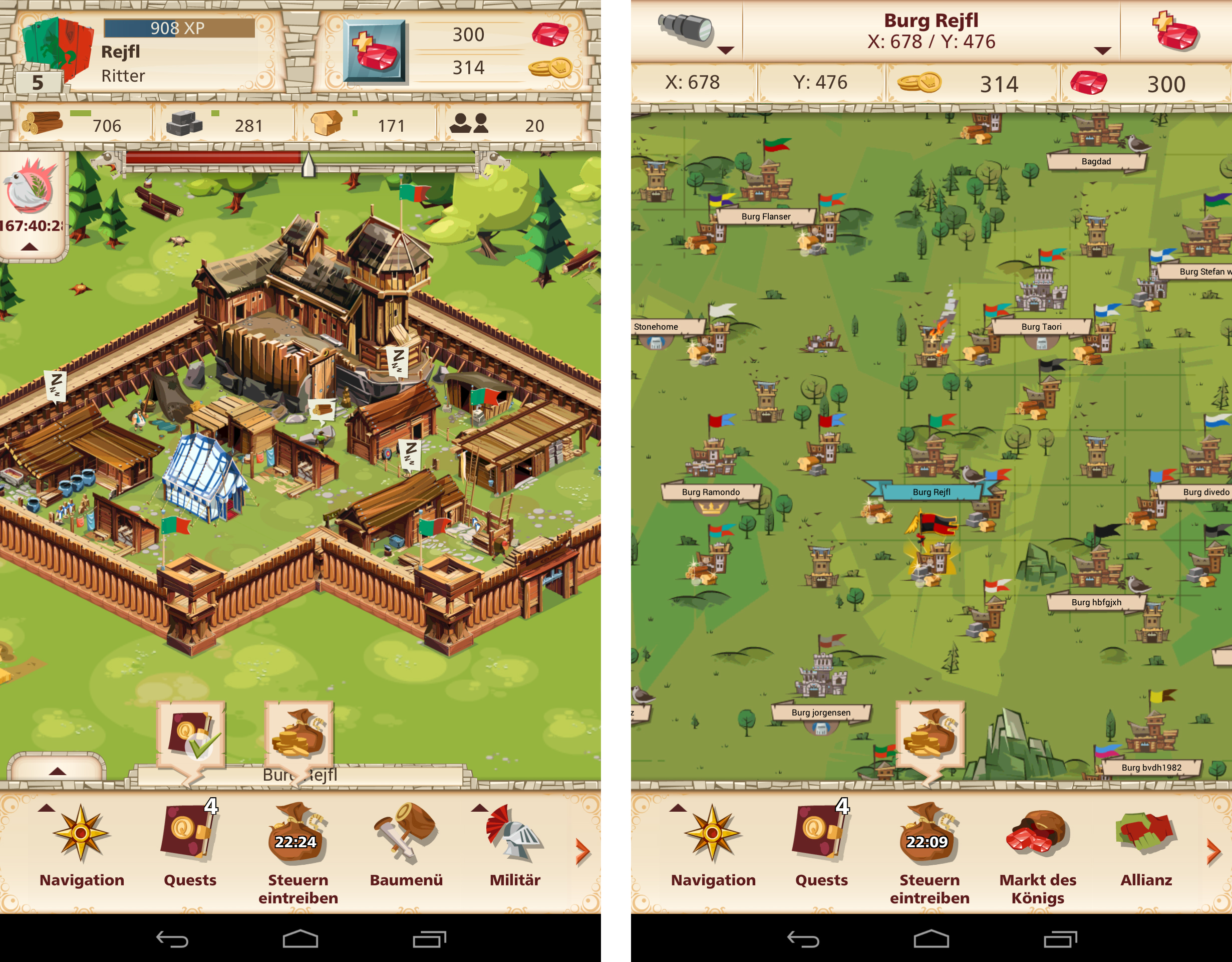Click the blue-framed buy rubies button

click(375, 51)
